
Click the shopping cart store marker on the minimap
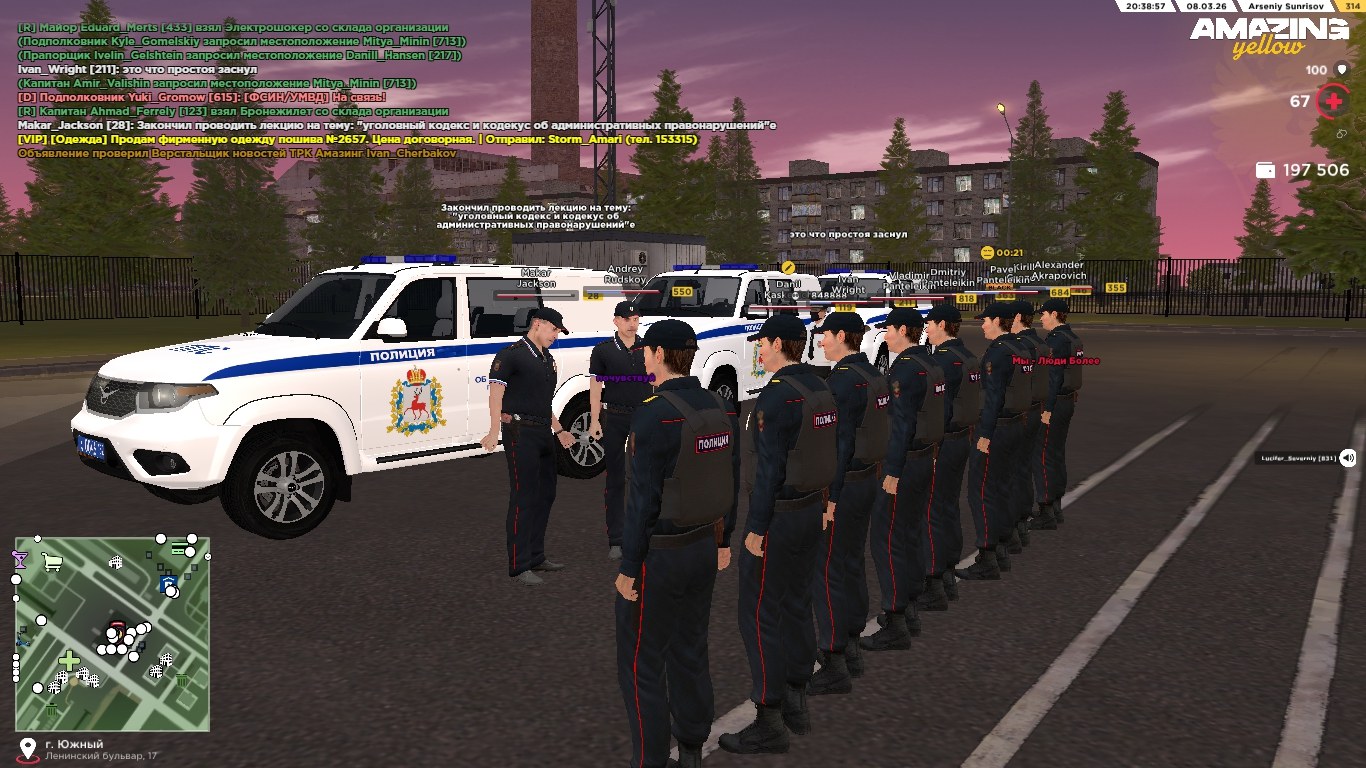(x=51, y=564)
